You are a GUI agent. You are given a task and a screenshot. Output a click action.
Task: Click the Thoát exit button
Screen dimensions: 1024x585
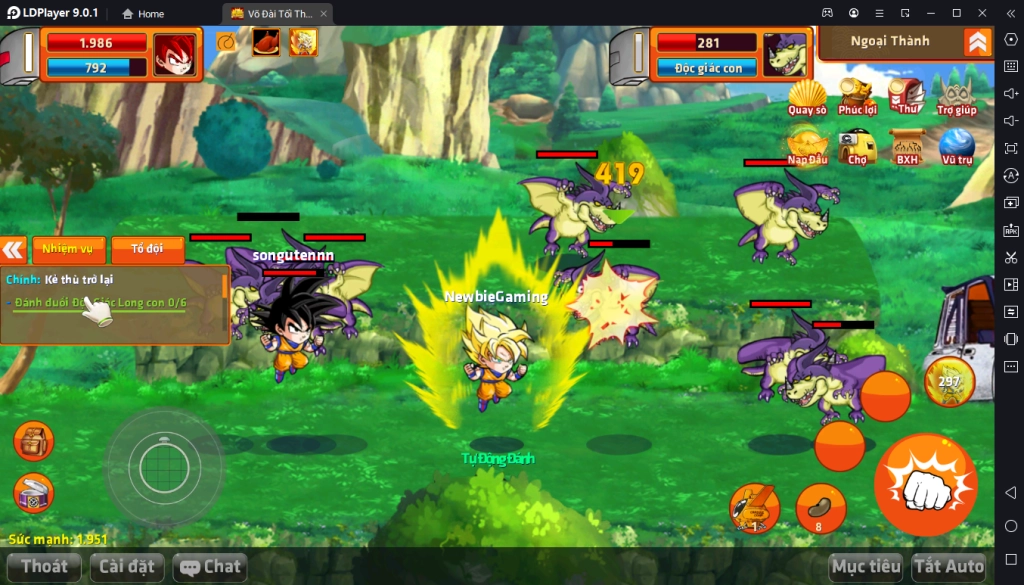[45, 567]
